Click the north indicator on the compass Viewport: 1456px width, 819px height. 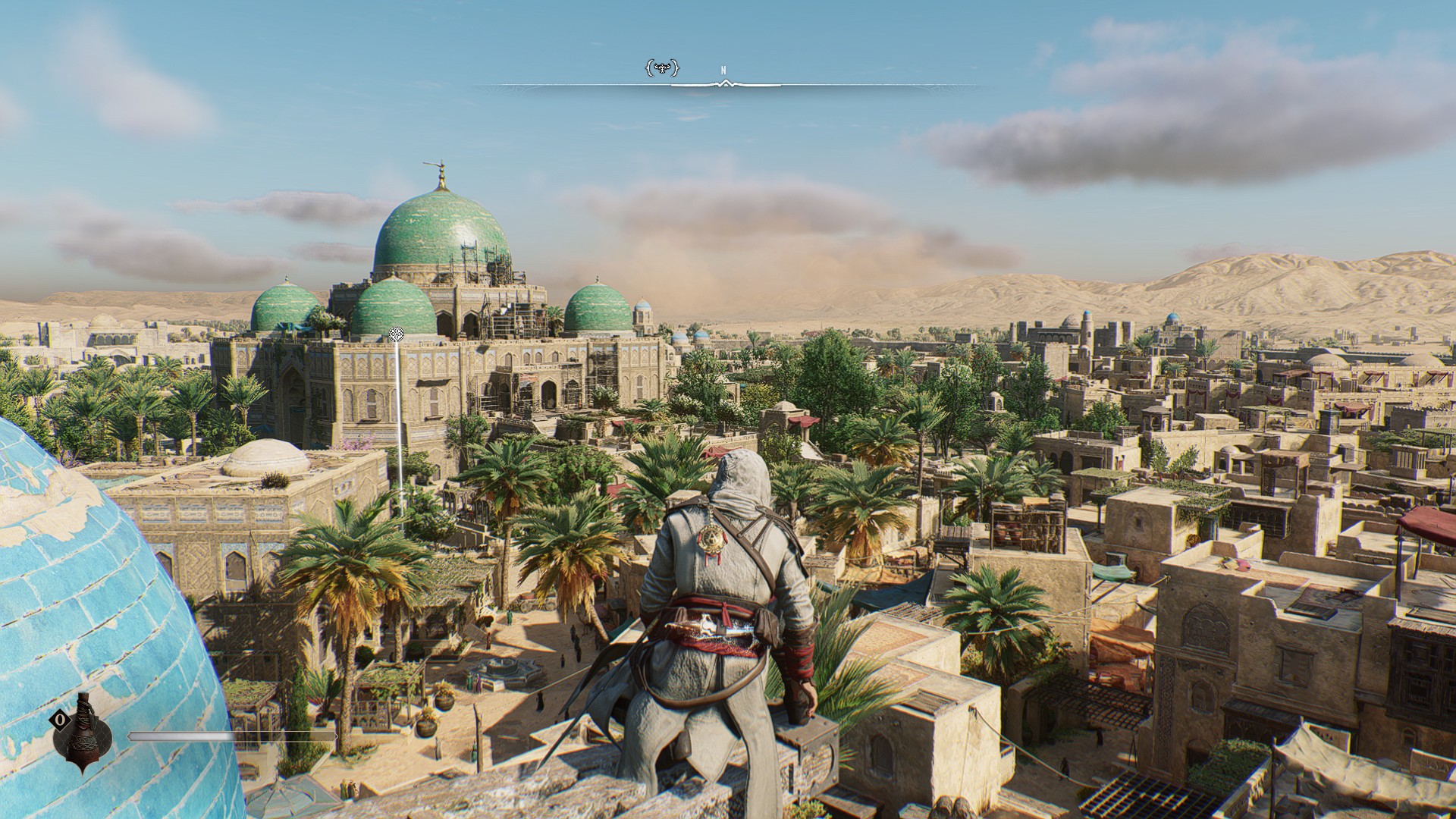tap(723, 71)
